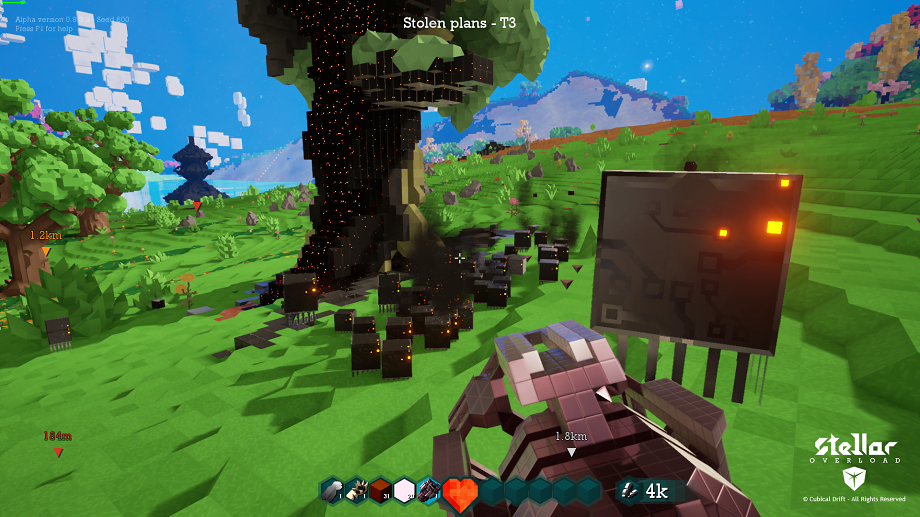Select the highlighted dark weapon slot

[x=428, y=490]
